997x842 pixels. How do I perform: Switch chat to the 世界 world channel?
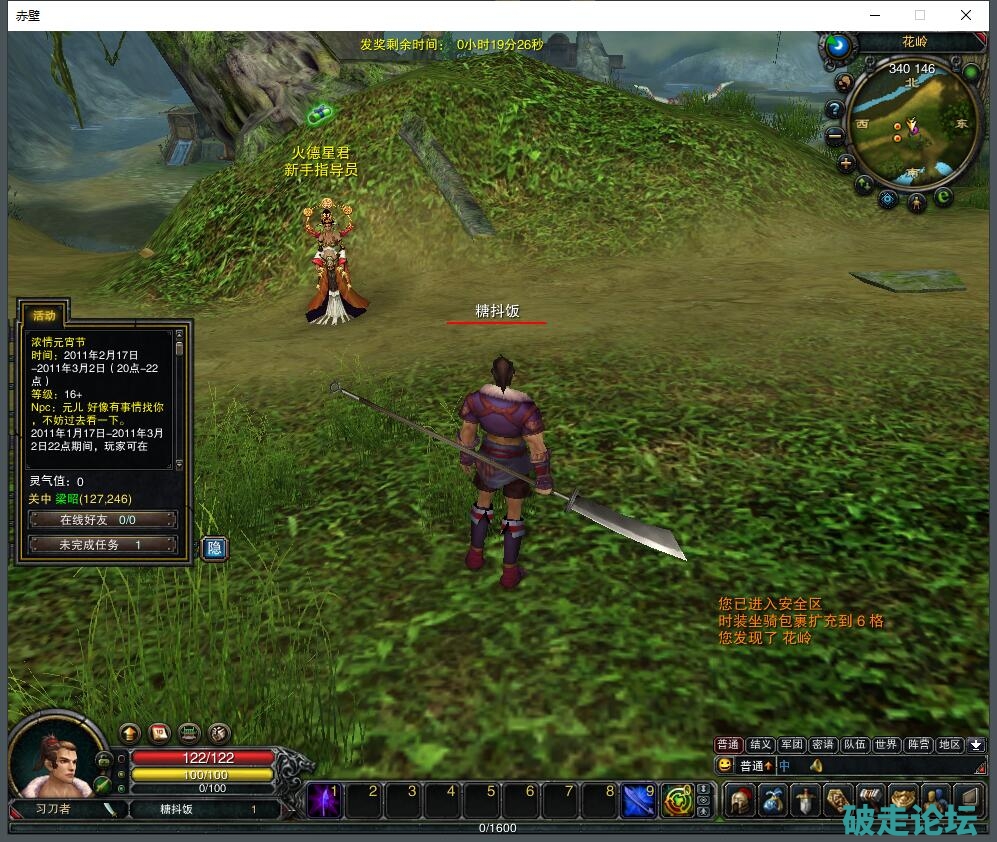(886, 745)
